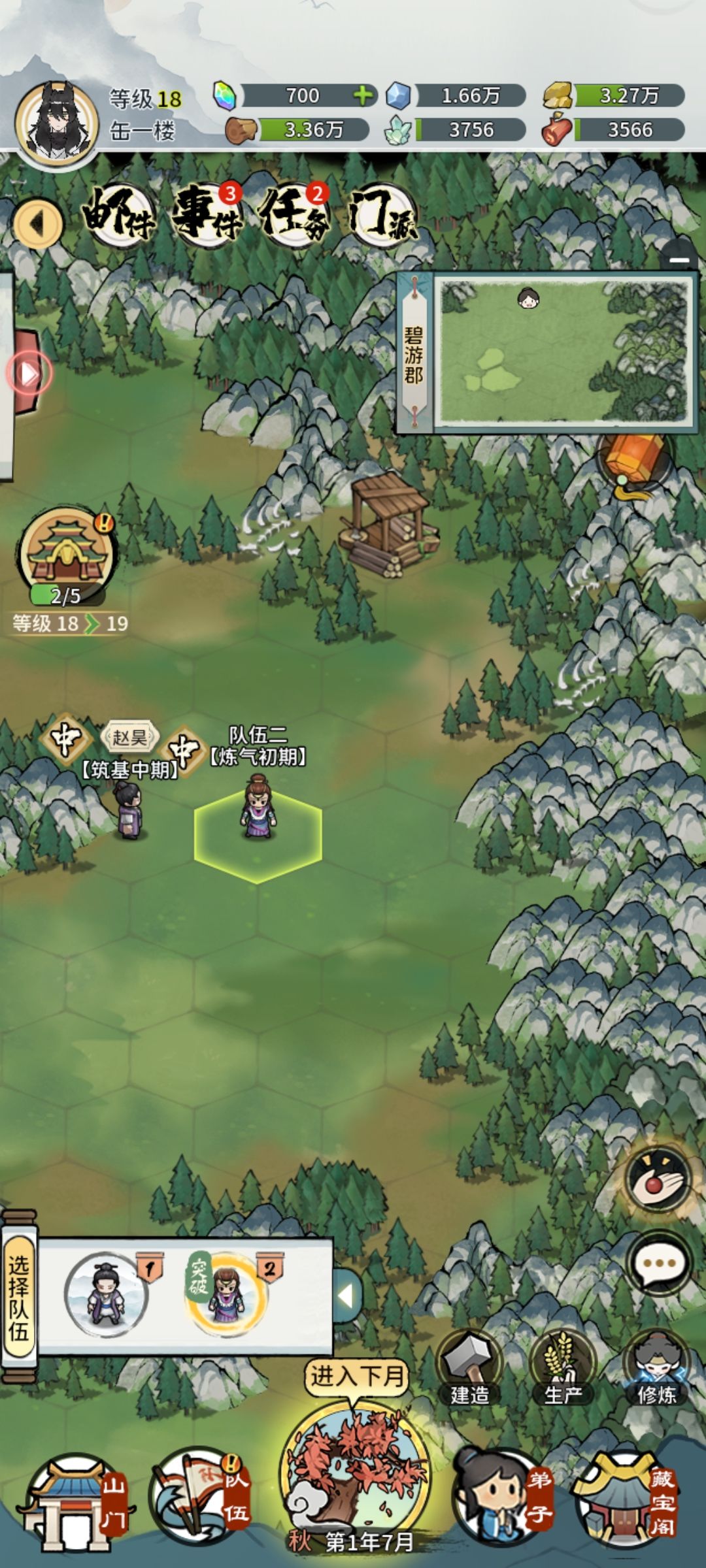The width and height of the screenshot is (706, 1568).
Task: Add more rainbow gems with plus button
Action: coord(363,96)
